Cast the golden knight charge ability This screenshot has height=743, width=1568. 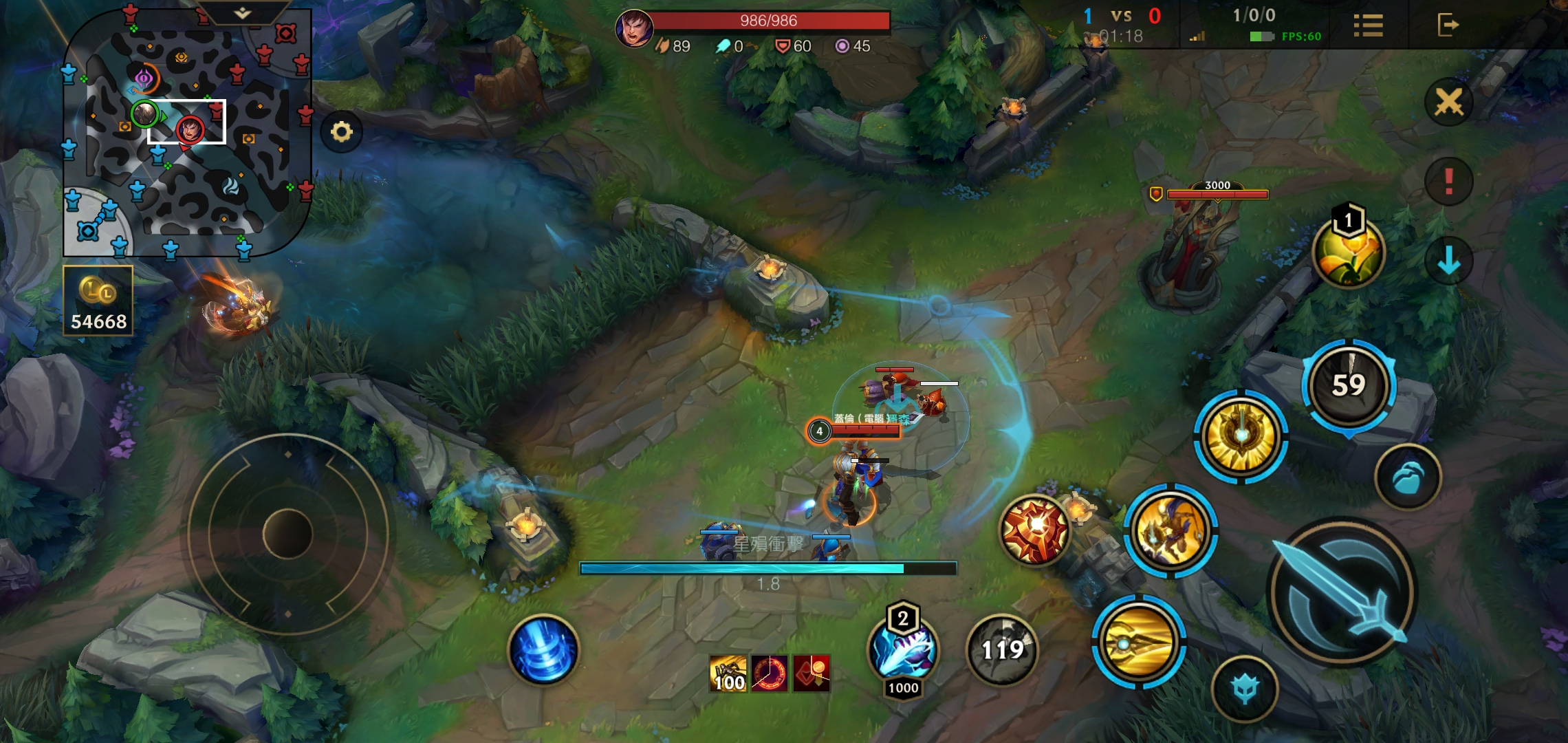click(1170, 531)
